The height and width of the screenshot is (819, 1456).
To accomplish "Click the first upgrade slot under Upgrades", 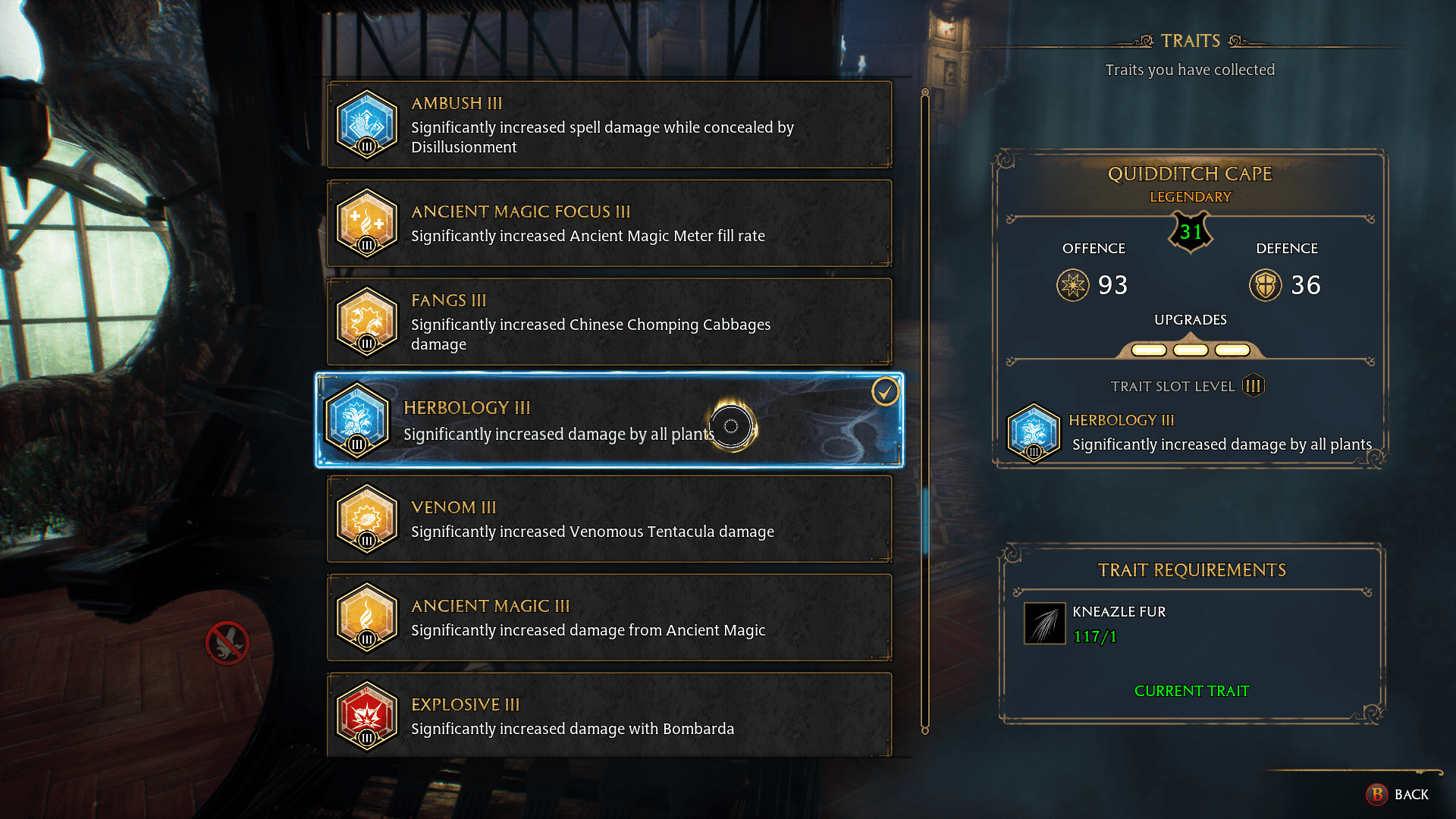I will pyautogui.click(x=1150, y=350).
